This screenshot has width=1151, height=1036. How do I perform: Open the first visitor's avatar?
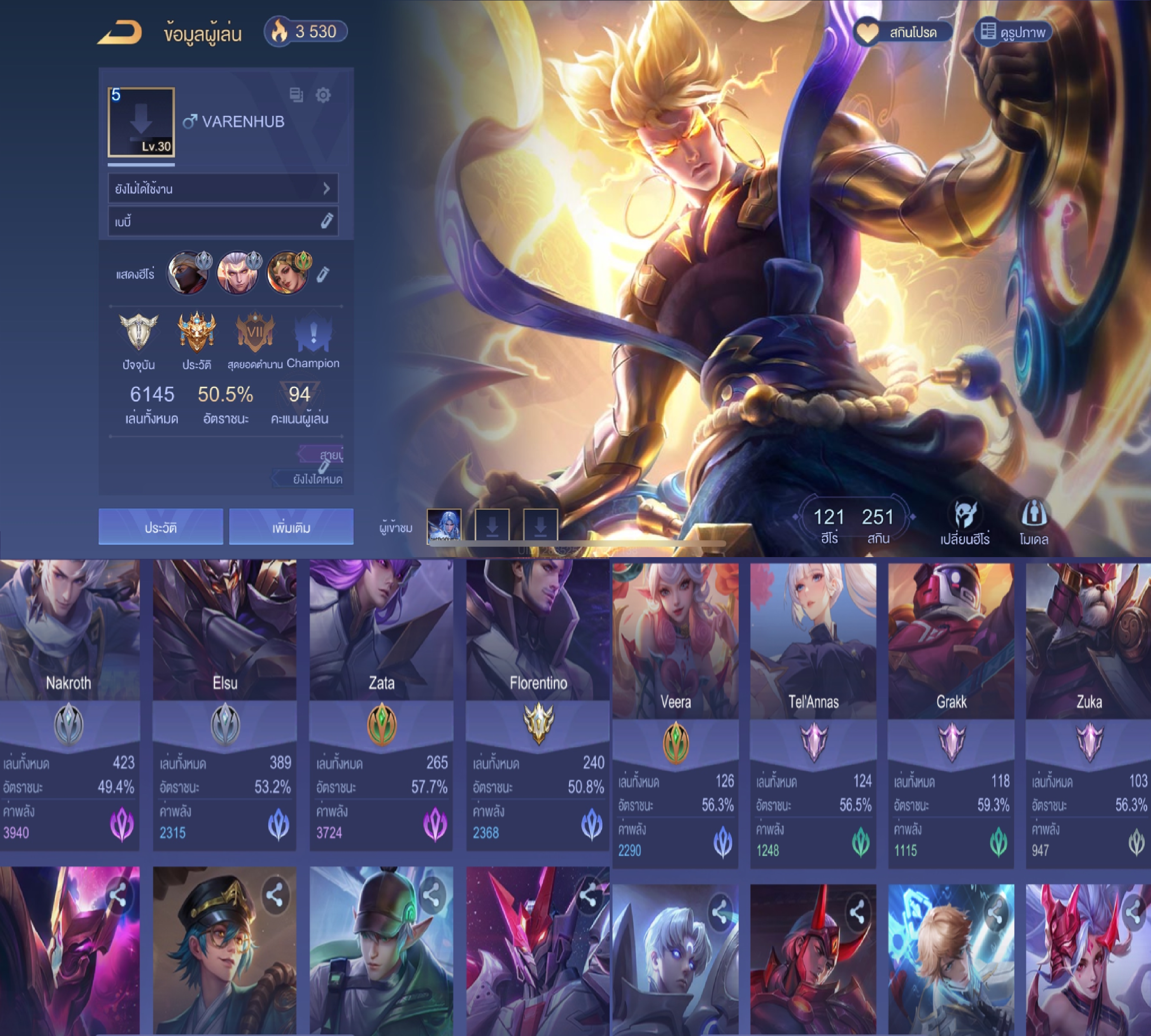(444, 525)
